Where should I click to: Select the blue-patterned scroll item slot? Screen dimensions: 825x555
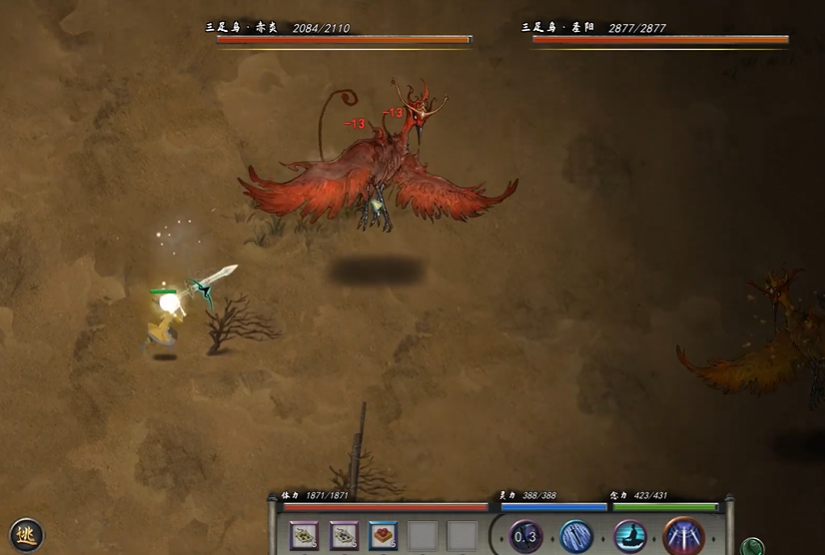(x=344, y=536)
